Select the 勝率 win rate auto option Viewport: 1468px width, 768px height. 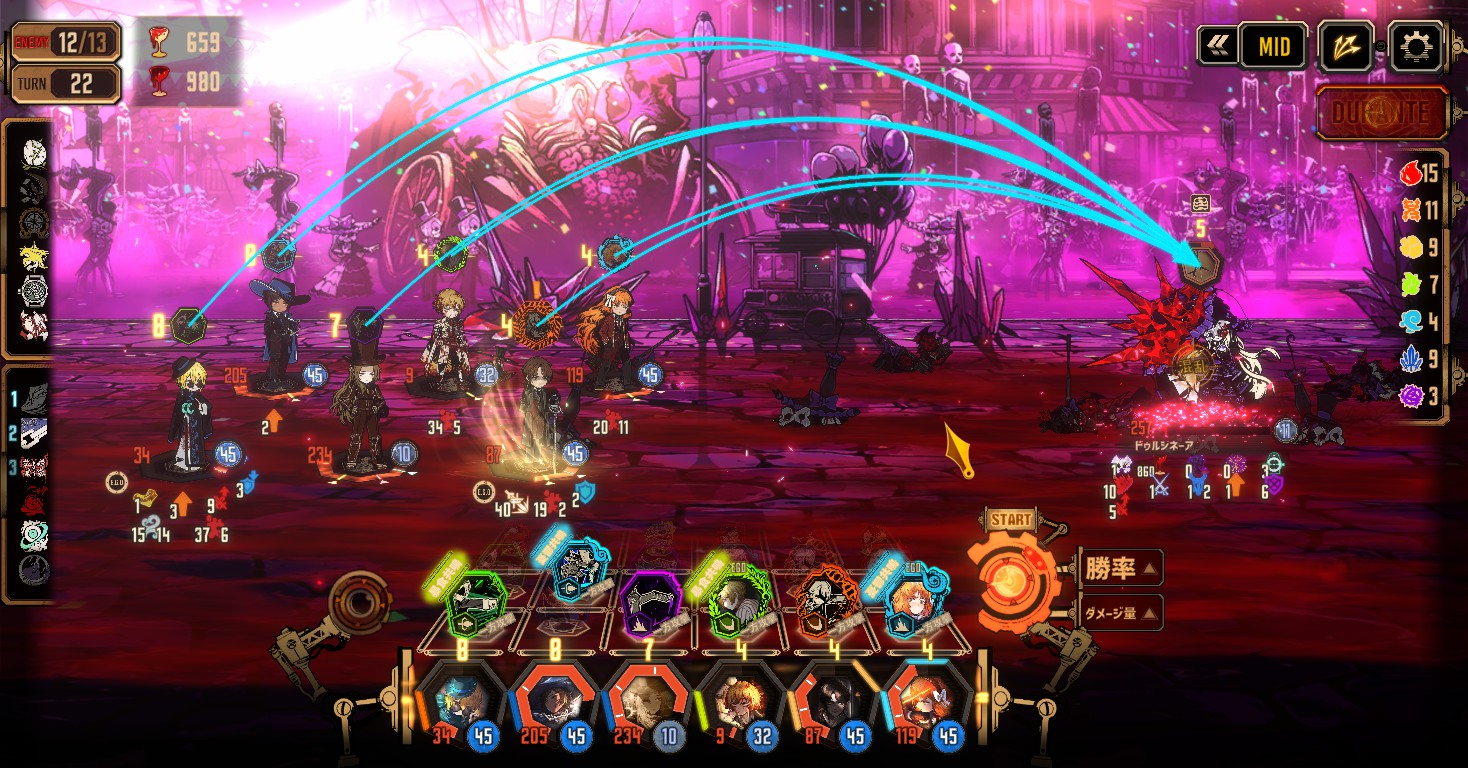click(x=1119, y=569)
